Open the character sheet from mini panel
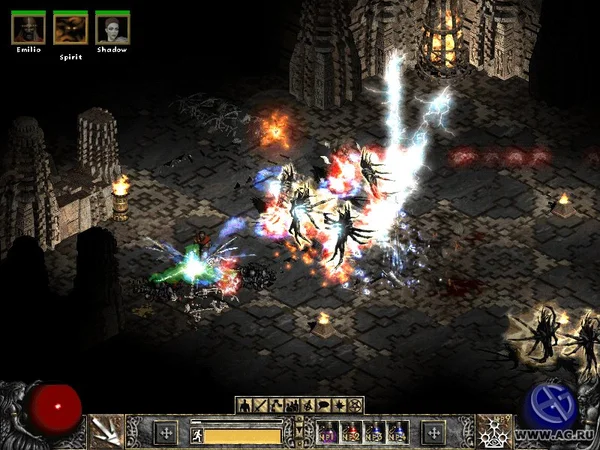The height and width of the screenshot is (450, 600). click(244, 405)
